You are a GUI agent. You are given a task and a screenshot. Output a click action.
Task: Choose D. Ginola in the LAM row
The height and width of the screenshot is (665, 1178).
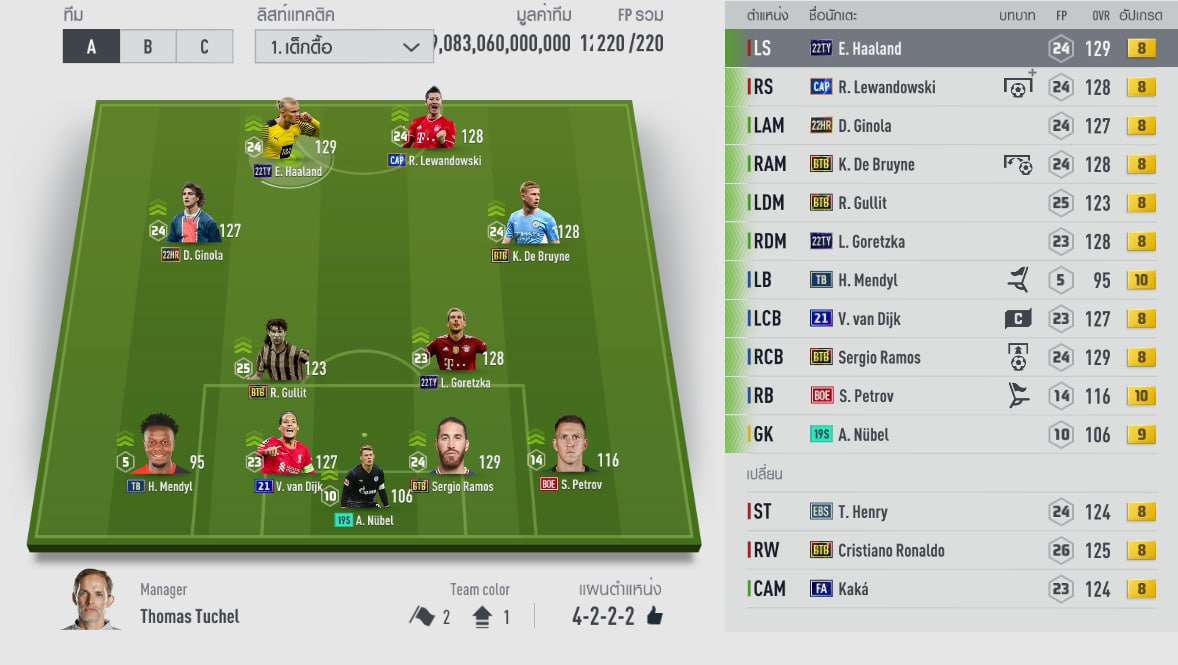(950, 126)
